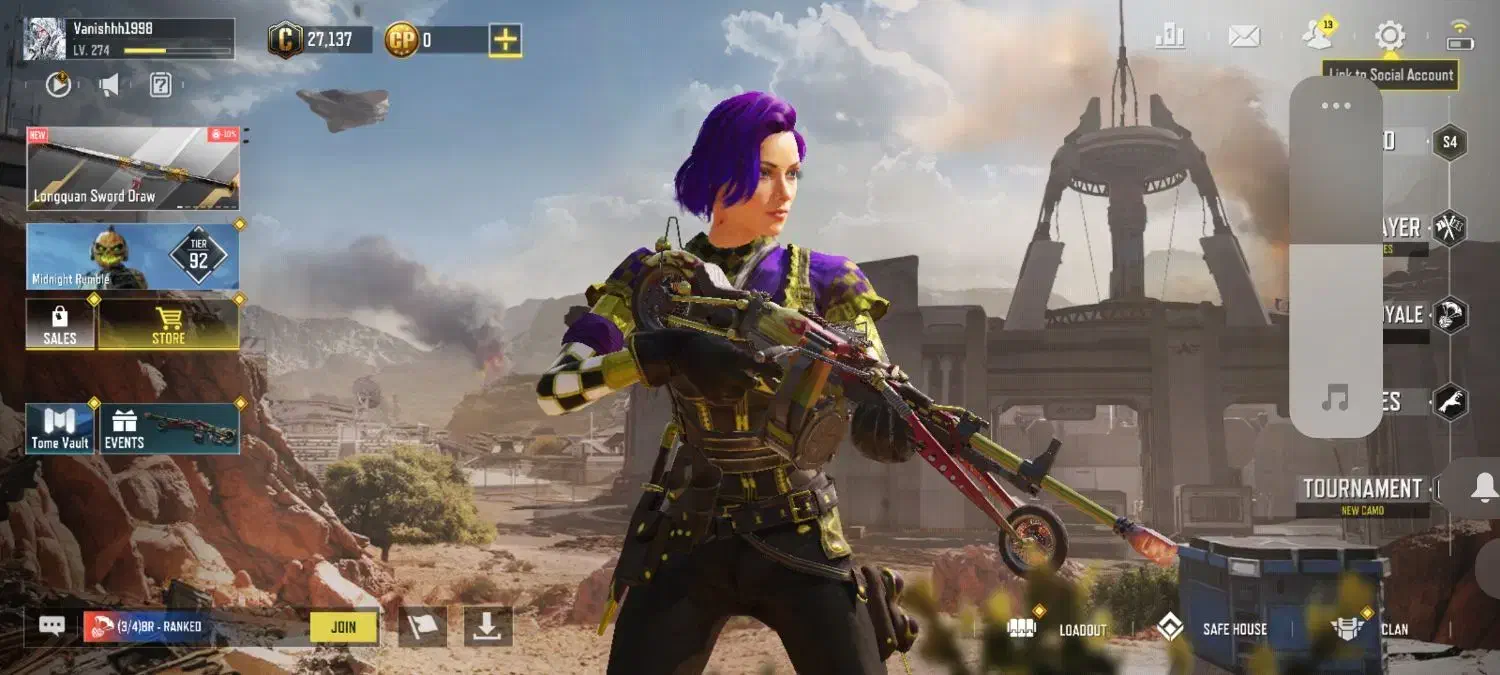The height and width of the screenshot is (675, 1500).
Task: View the Midnight Rumble battle pass
Action: [132, 256]
